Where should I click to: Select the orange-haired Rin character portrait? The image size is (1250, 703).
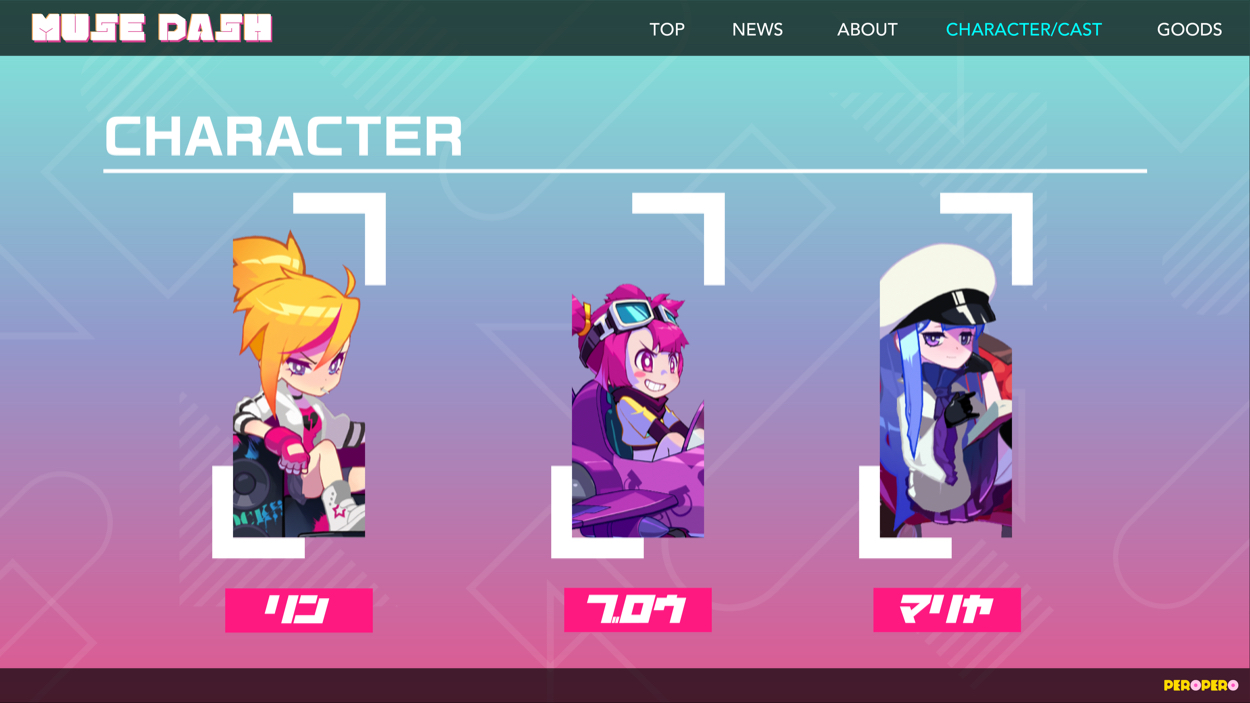click(x=299, y=385)
